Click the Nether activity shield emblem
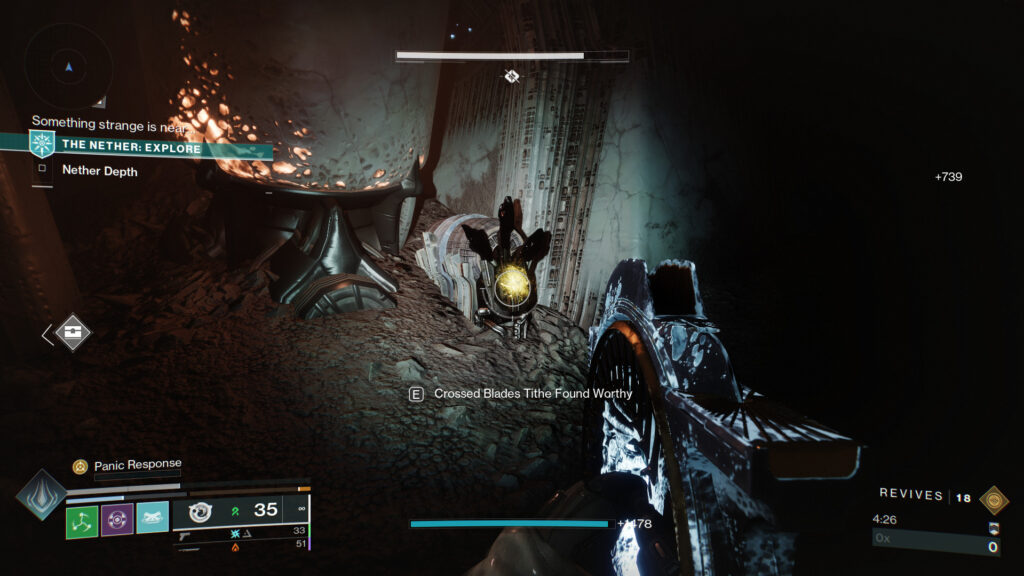 click(x=42, y=144)
